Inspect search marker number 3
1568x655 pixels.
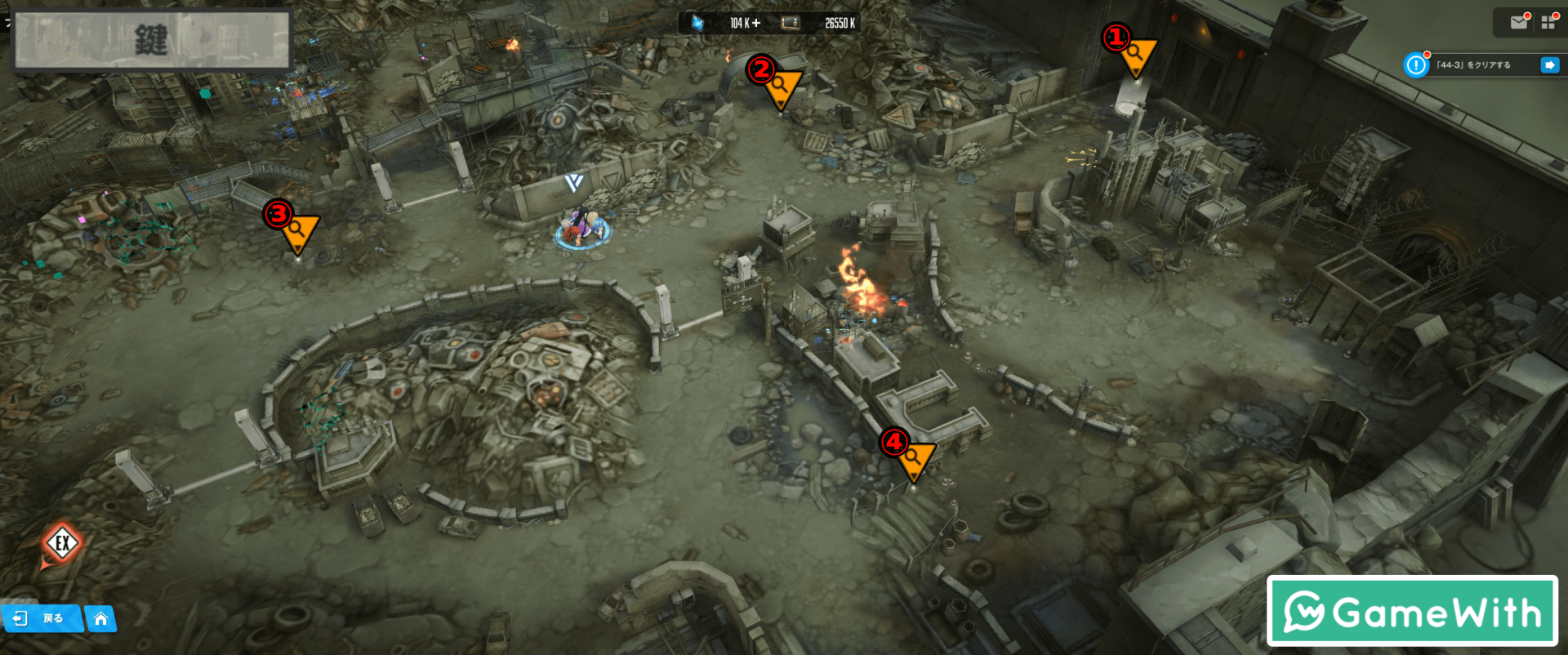click(x=297, y=230)
